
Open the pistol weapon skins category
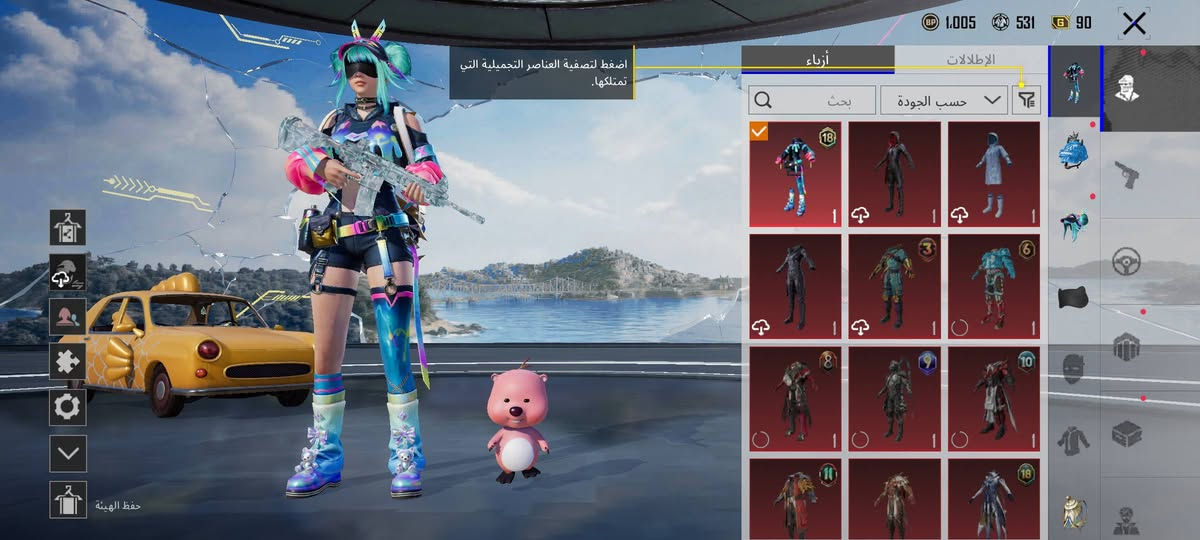coord(1127,177)
